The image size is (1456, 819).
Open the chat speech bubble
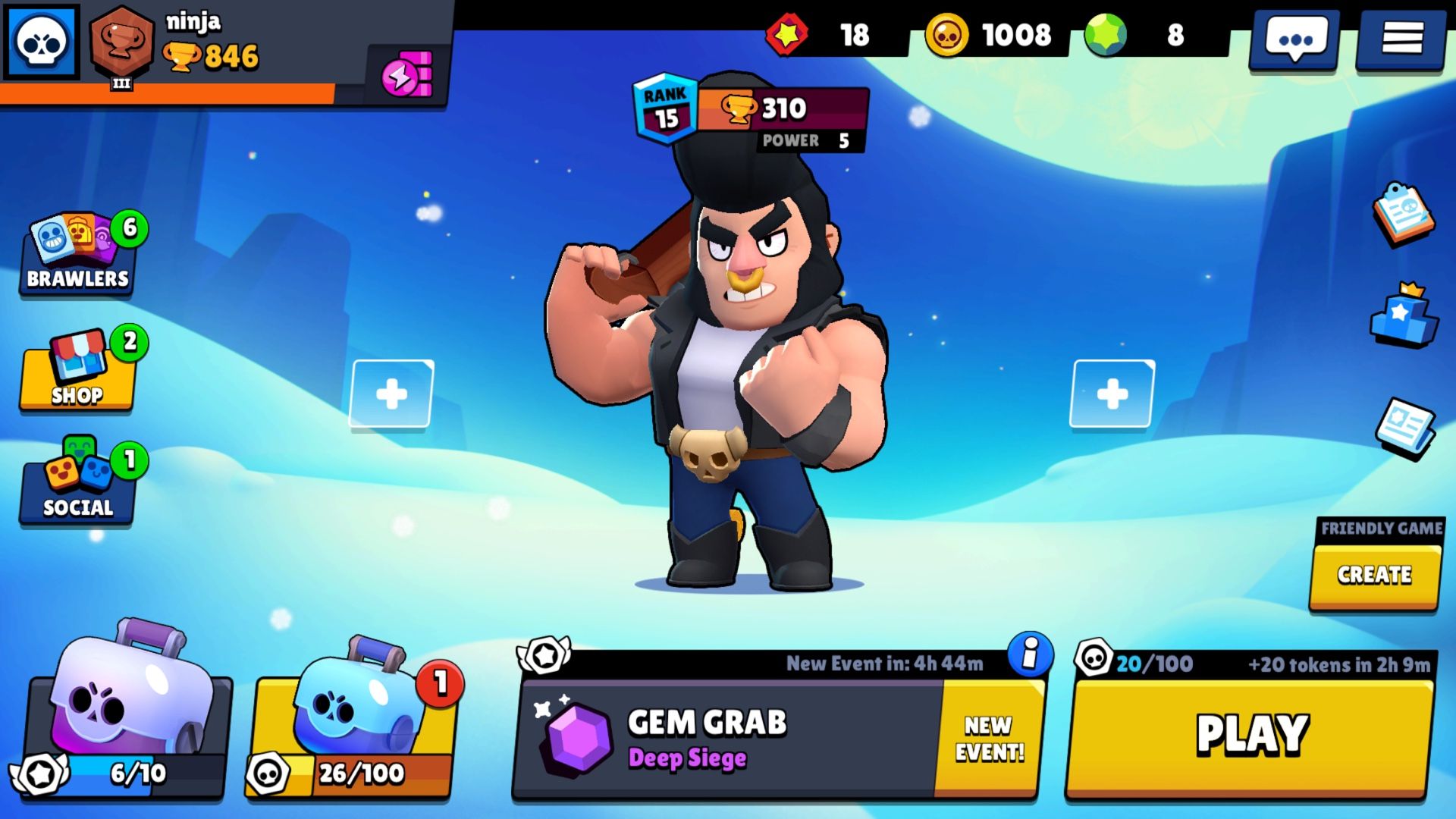(1295, 38)
